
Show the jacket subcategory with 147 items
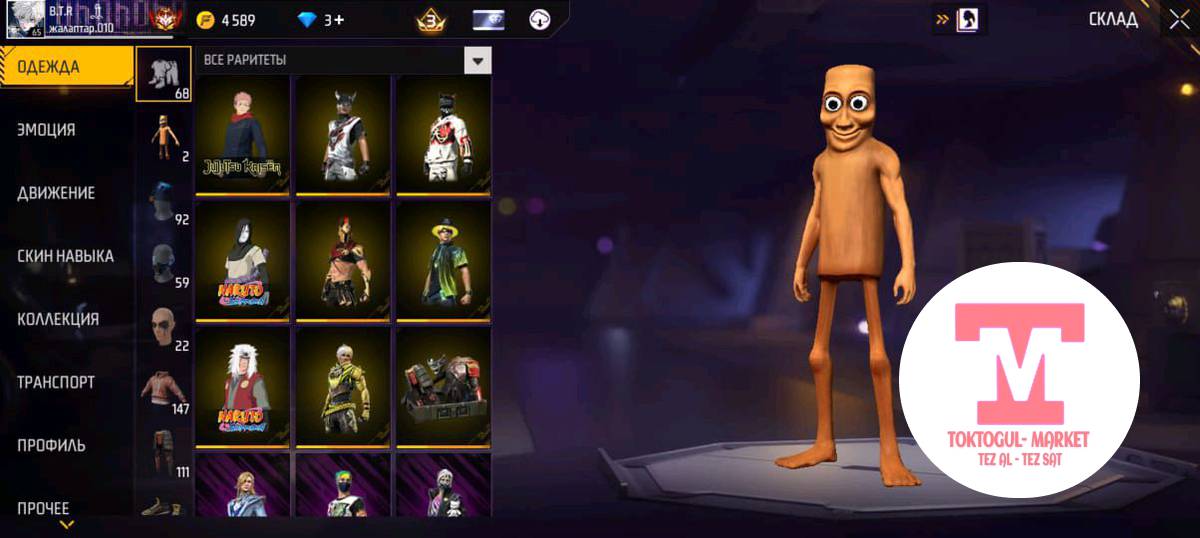tap(165, 387)
